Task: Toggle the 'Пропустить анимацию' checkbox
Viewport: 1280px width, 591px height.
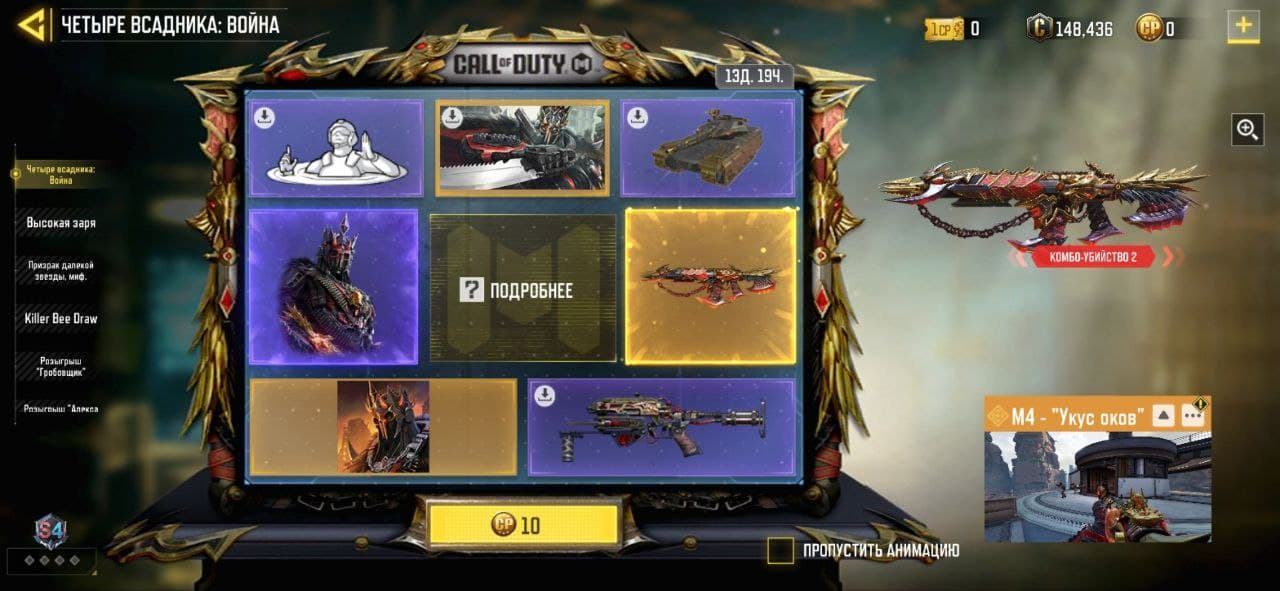Action: point(780,550)
